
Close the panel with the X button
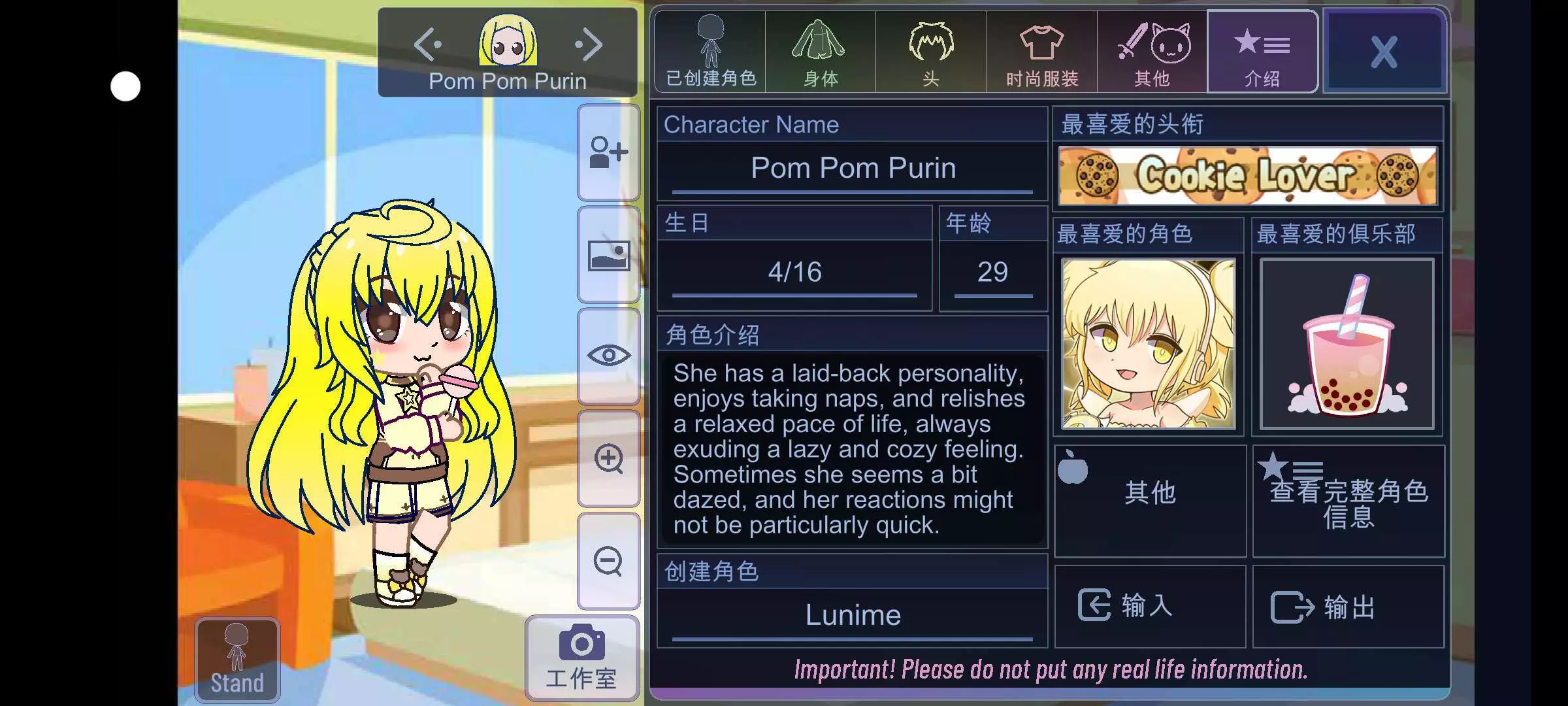pos(1384,52)
